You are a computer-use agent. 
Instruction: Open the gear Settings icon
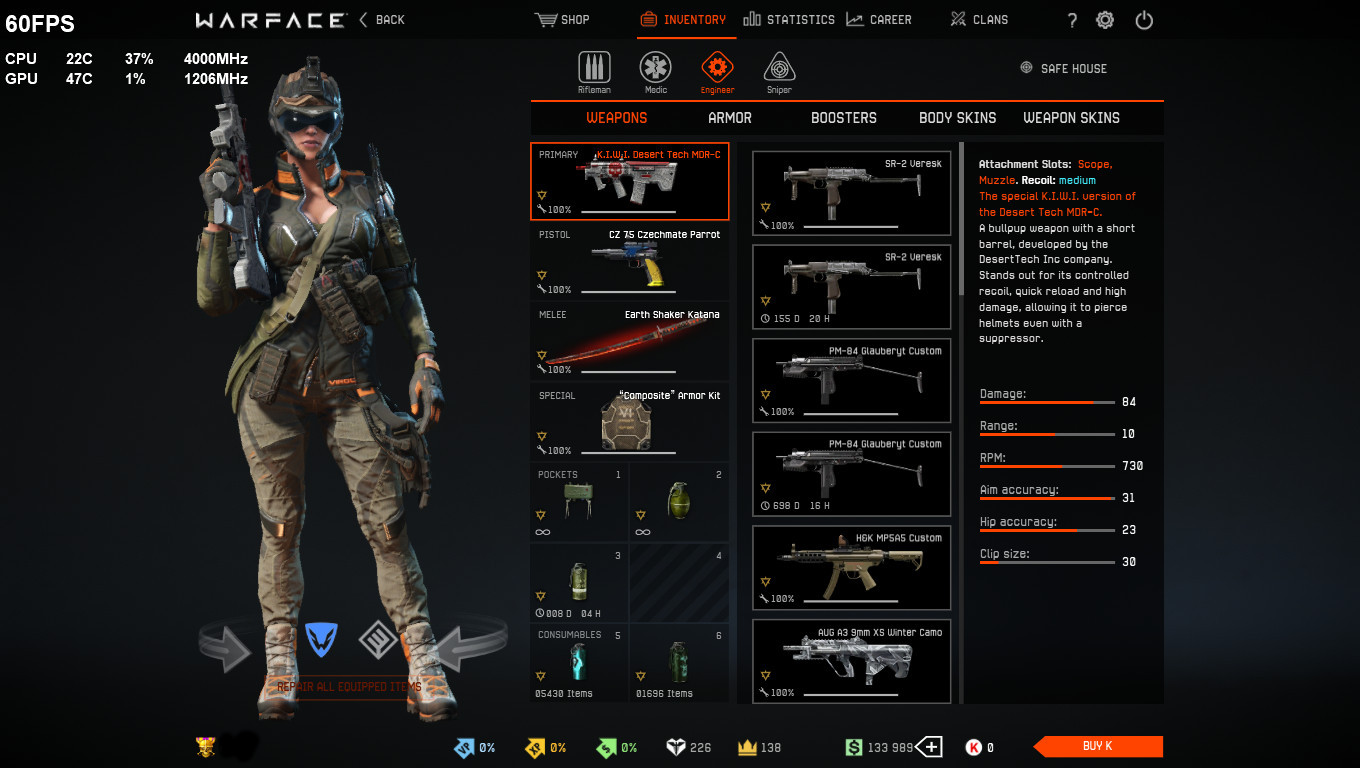(x=1105, y=20)
